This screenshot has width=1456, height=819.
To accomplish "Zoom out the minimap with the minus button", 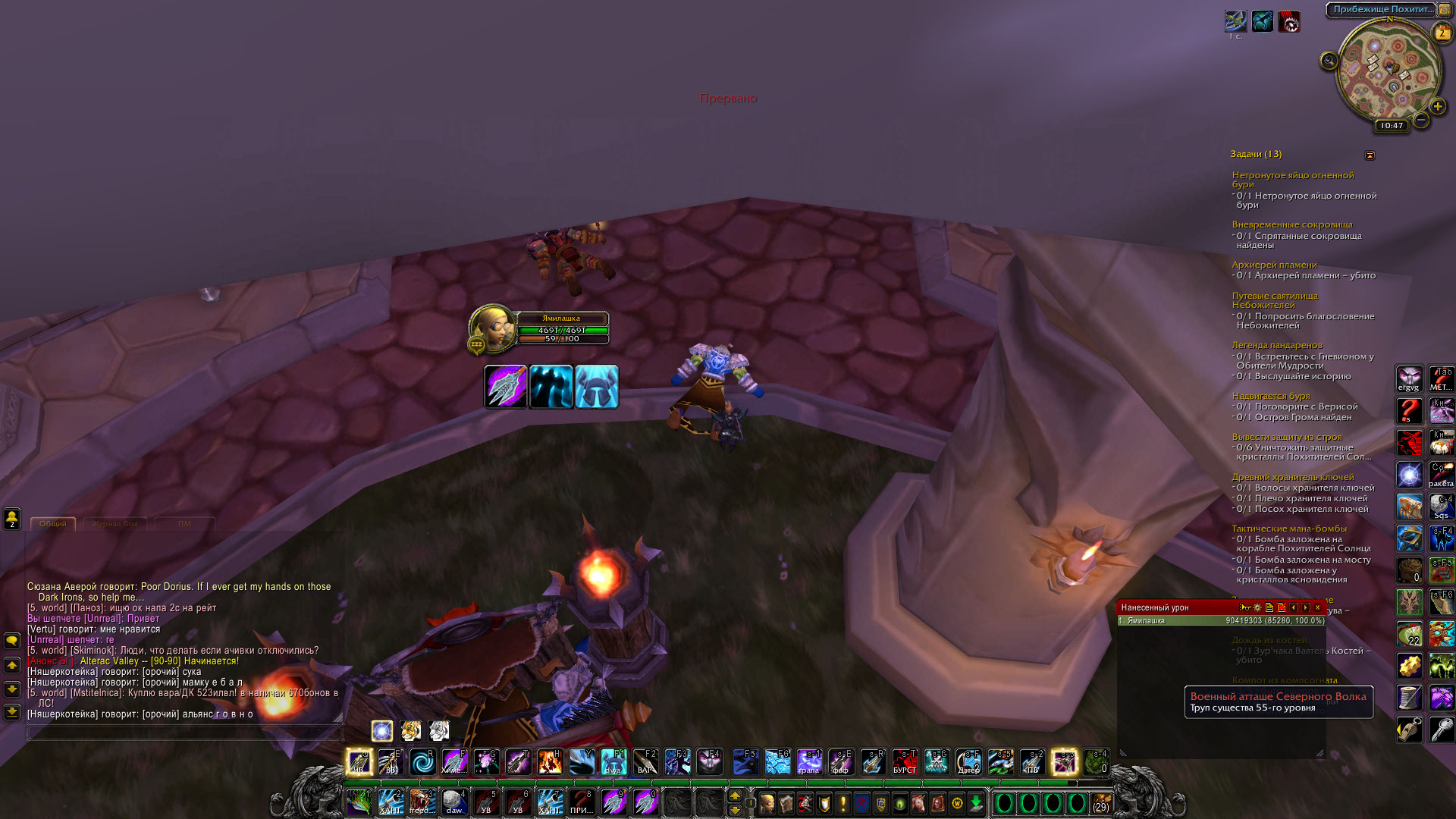I will pos(1421,120).
